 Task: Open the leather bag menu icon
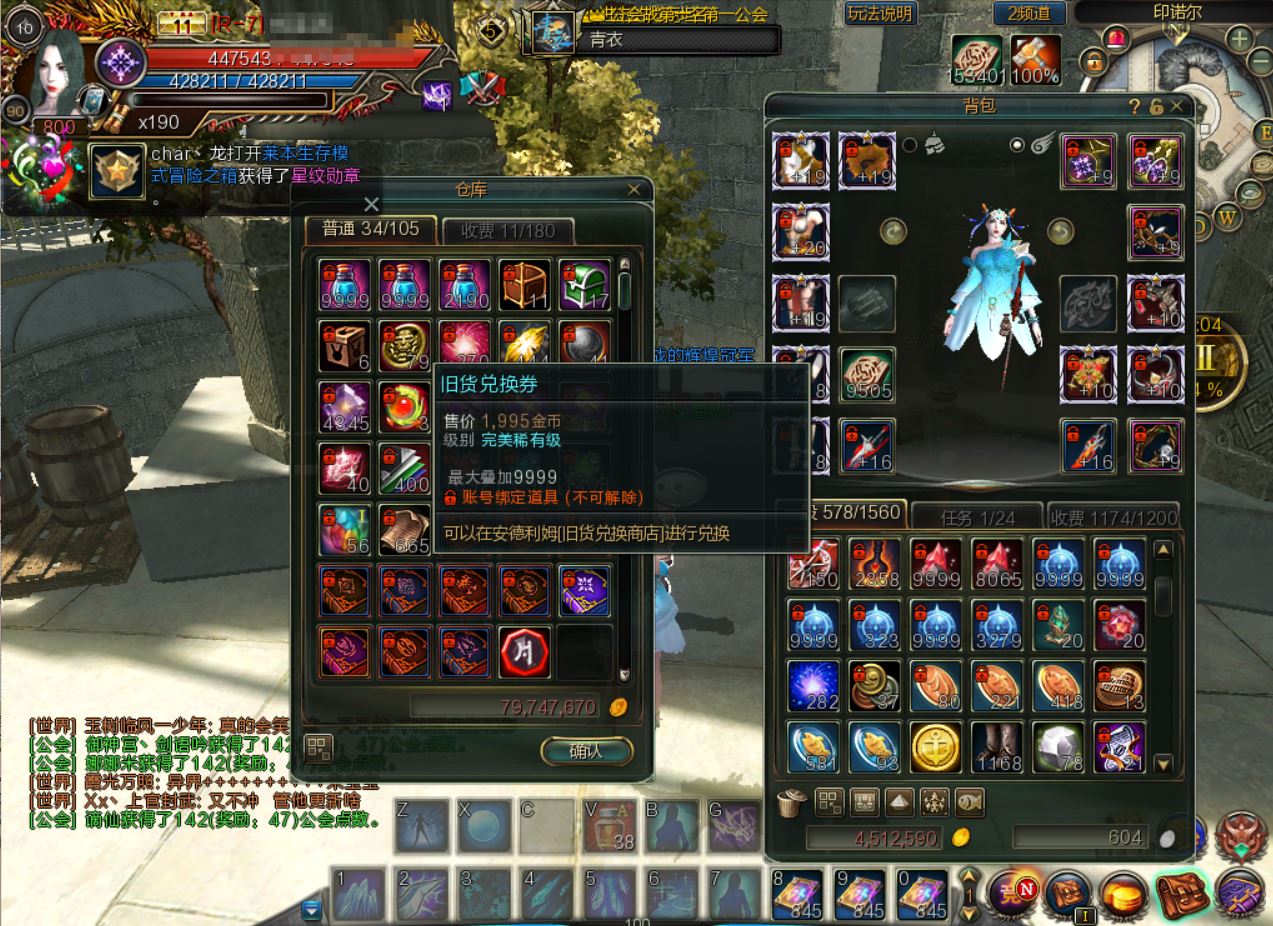[1179, 892]
